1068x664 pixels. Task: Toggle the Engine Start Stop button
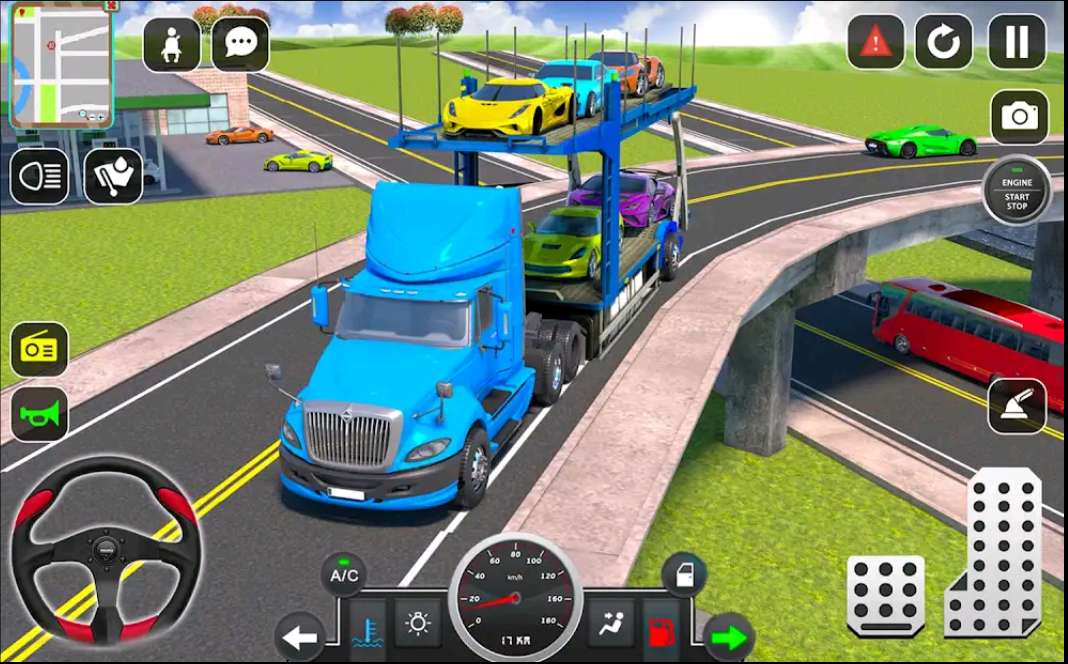point(1016,190)
